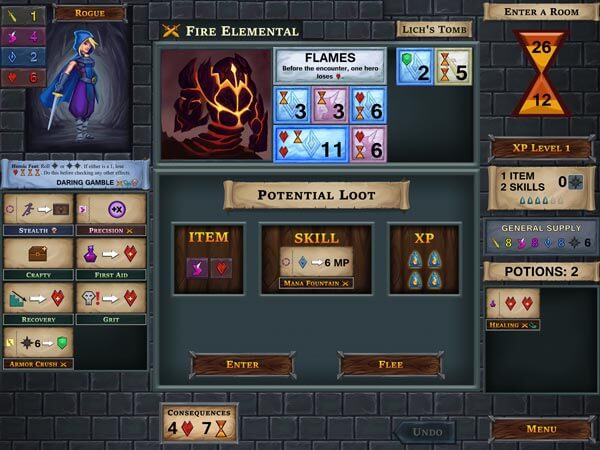Use the Healing potion card
Viewport: 600px width, 450px height.
tap(513, 309)
